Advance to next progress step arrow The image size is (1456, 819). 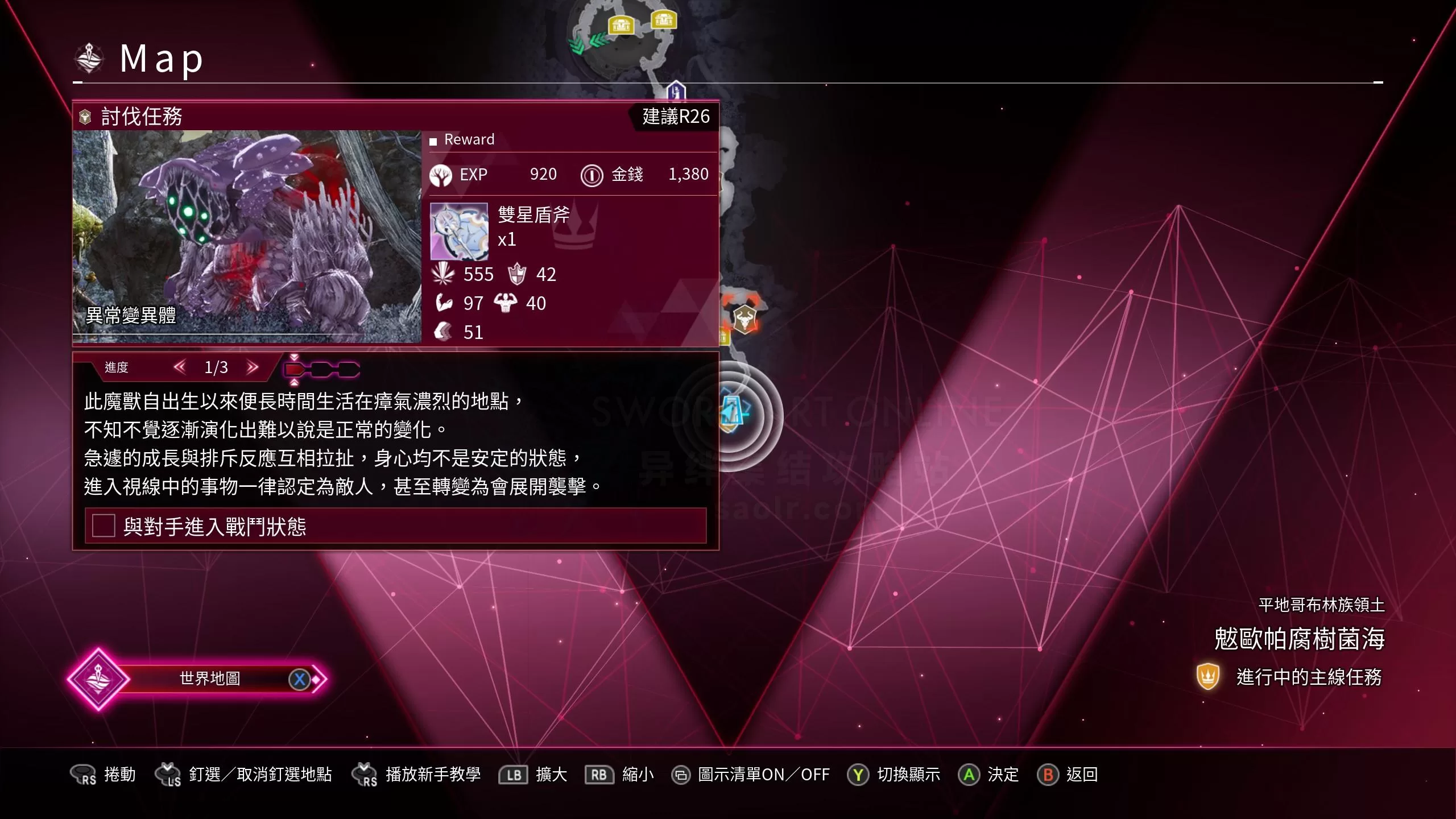click(x=253, y=367)
